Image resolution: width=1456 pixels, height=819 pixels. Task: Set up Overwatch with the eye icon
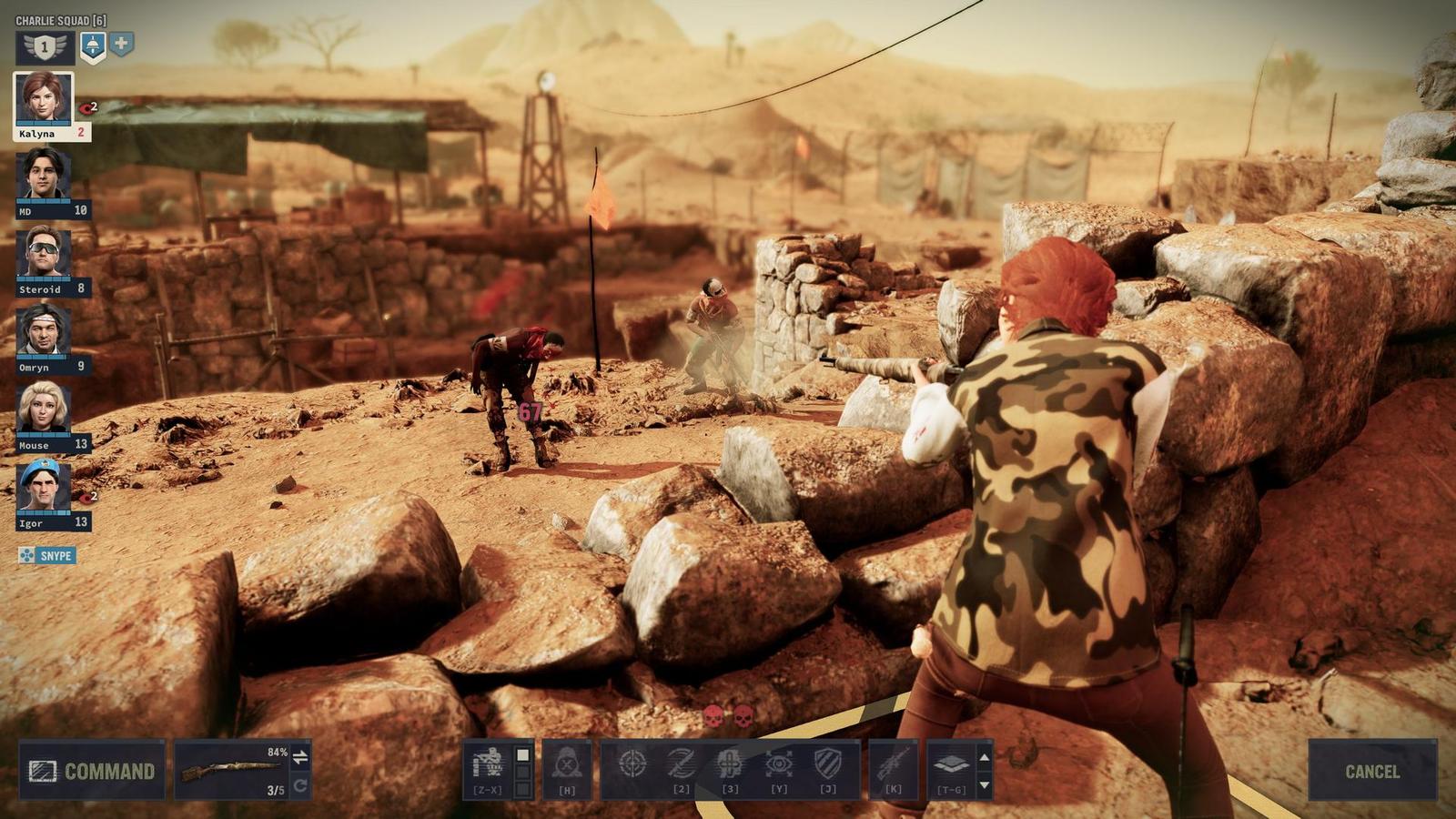[x=780, y=763]
